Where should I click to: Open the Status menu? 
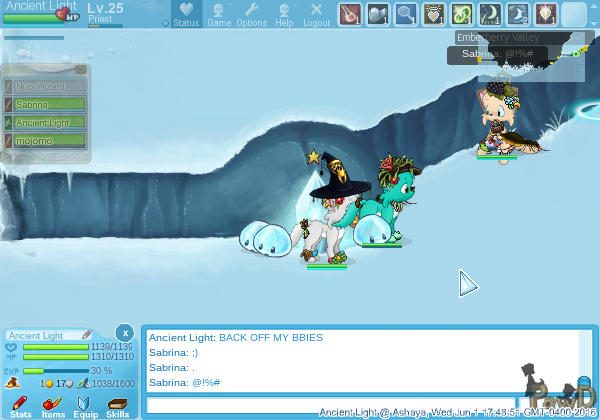tap(186, 14)
